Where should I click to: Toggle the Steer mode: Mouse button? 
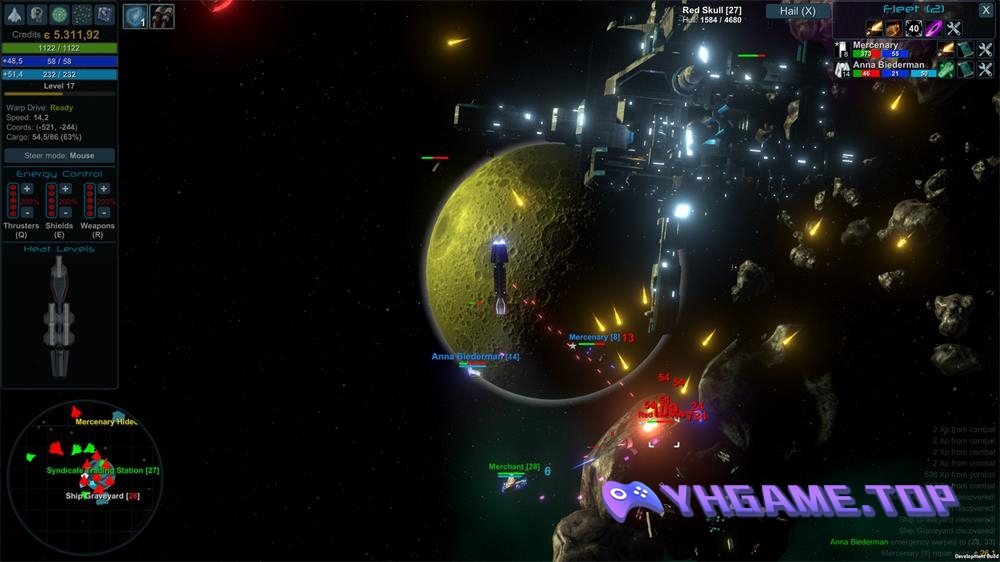click(60, 156)
